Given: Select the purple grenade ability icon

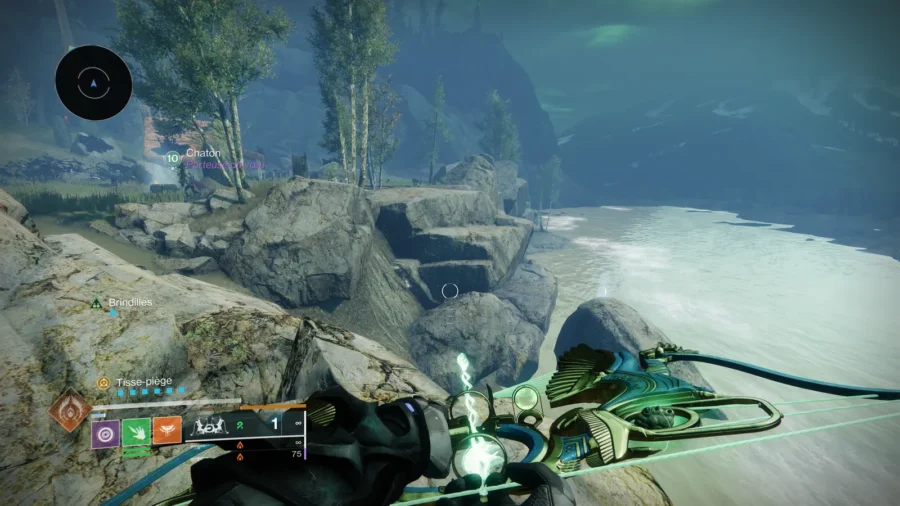Looking at the screenshot, I should (106, 432).
